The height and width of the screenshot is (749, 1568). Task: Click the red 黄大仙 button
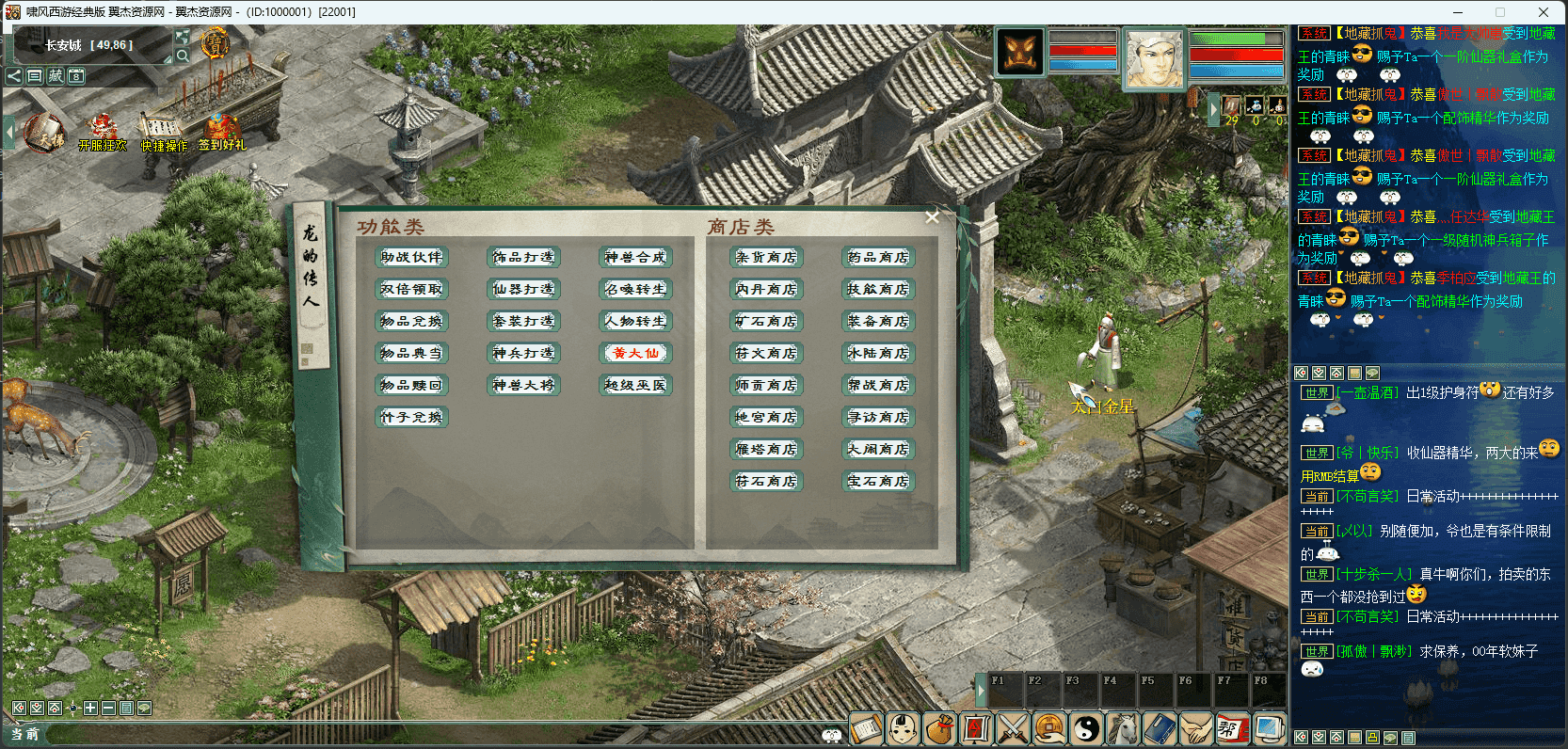pos(635,353)
